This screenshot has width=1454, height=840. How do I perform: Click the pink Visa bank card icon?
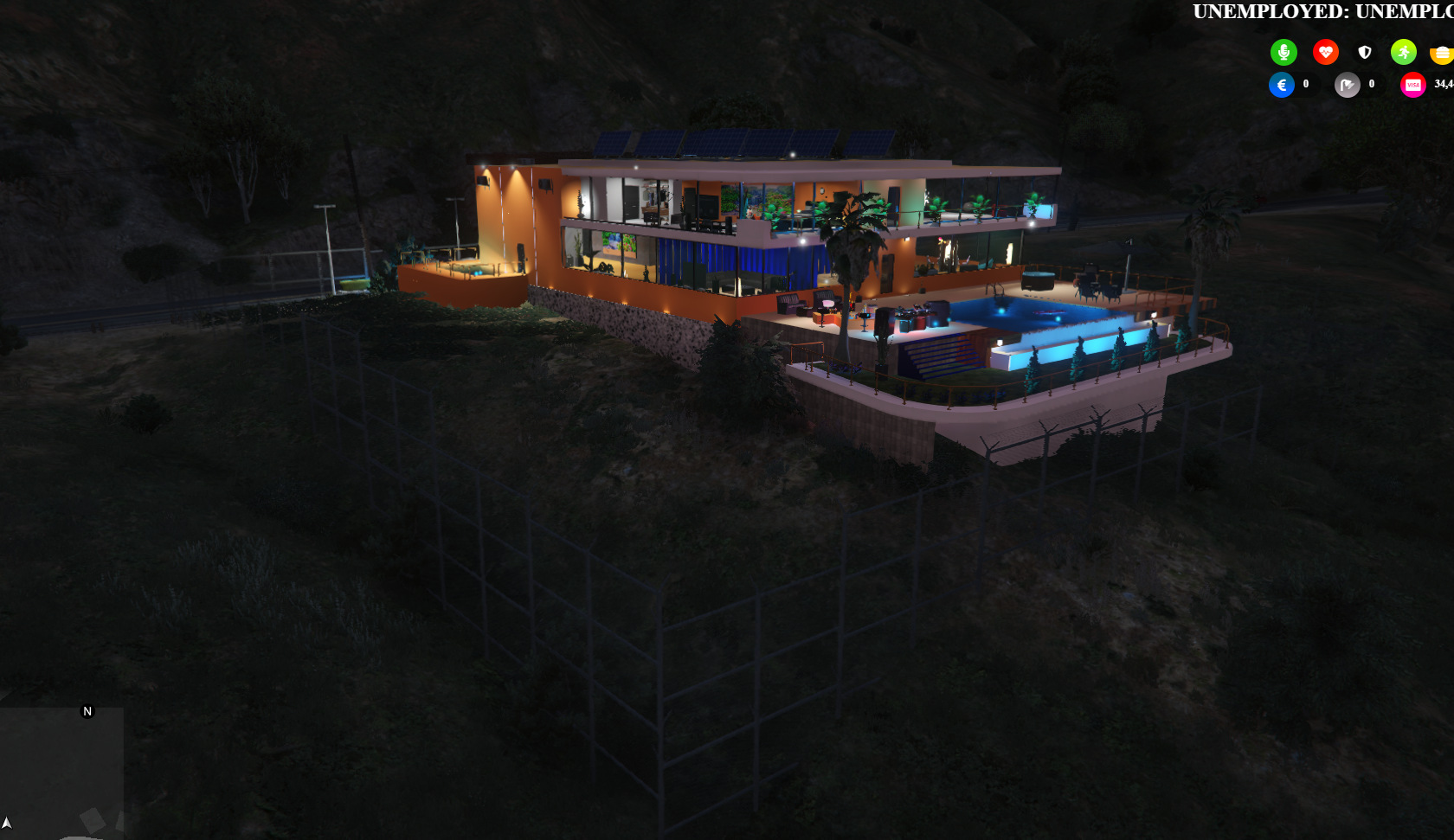coord(1414,84)
